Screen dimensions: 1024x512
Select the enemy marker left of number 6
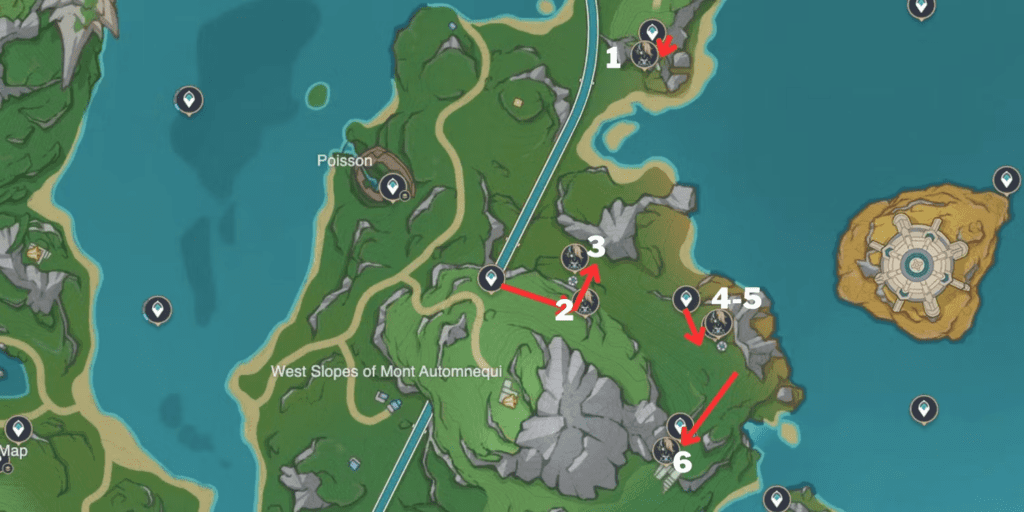(664, 450)
